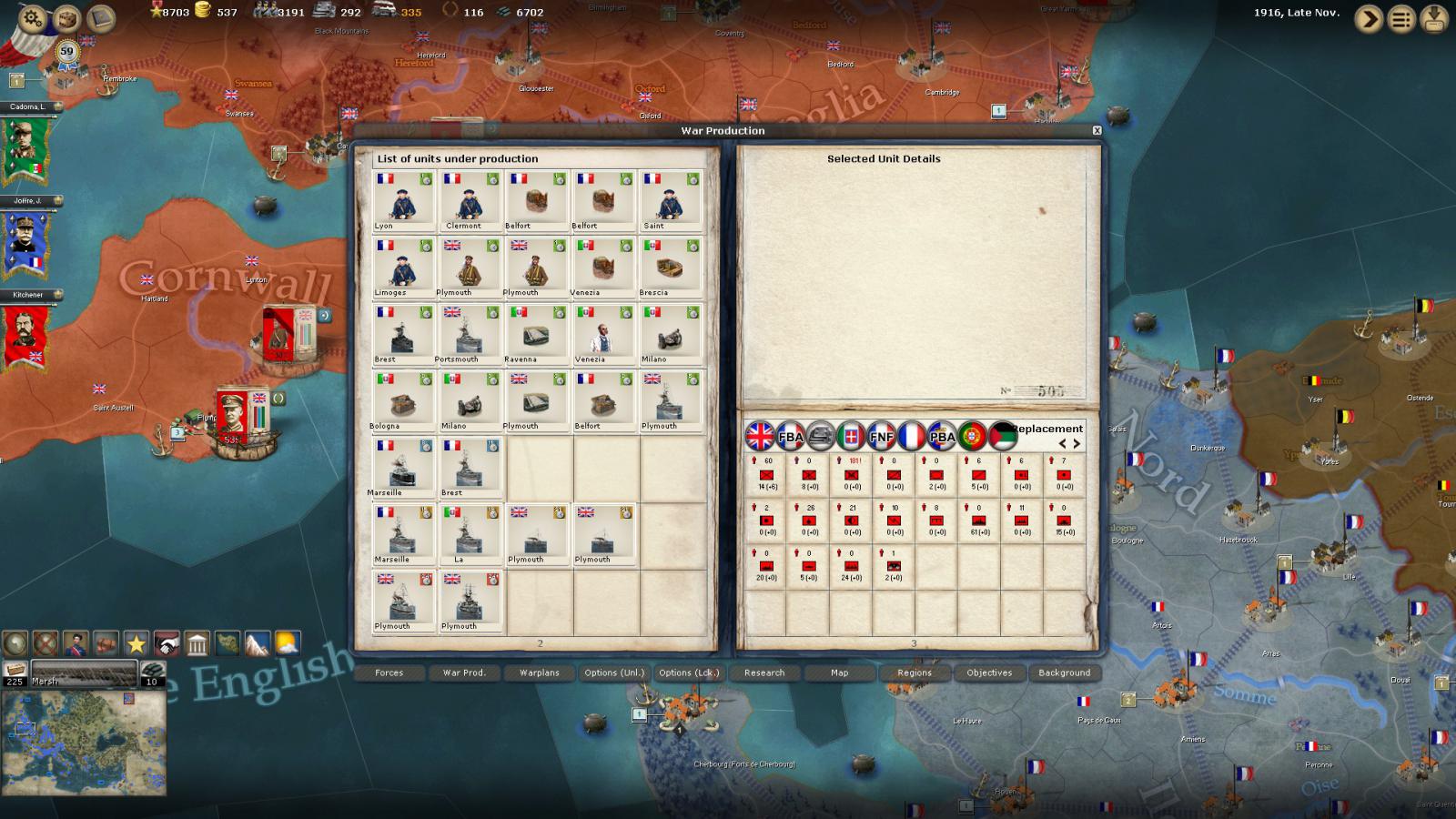1456x819 pixels.
Task: Open the Background tab
Action: click(x=1064, y=672)
